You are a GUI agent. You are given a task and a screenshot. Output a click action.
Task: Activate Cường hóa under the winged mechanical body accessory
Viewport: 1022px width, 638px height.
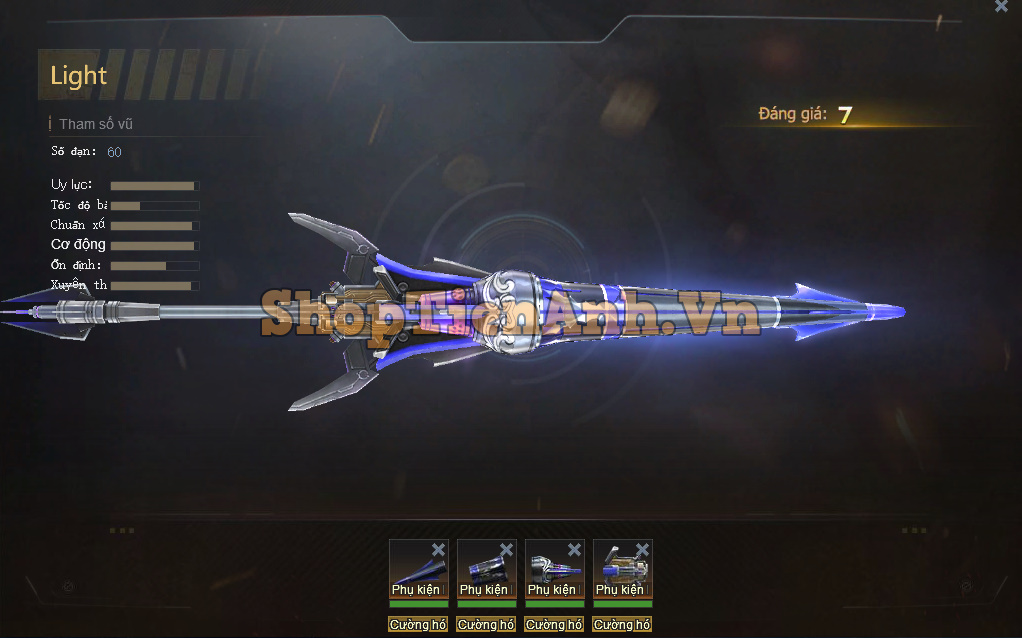(x=622, y=625)
